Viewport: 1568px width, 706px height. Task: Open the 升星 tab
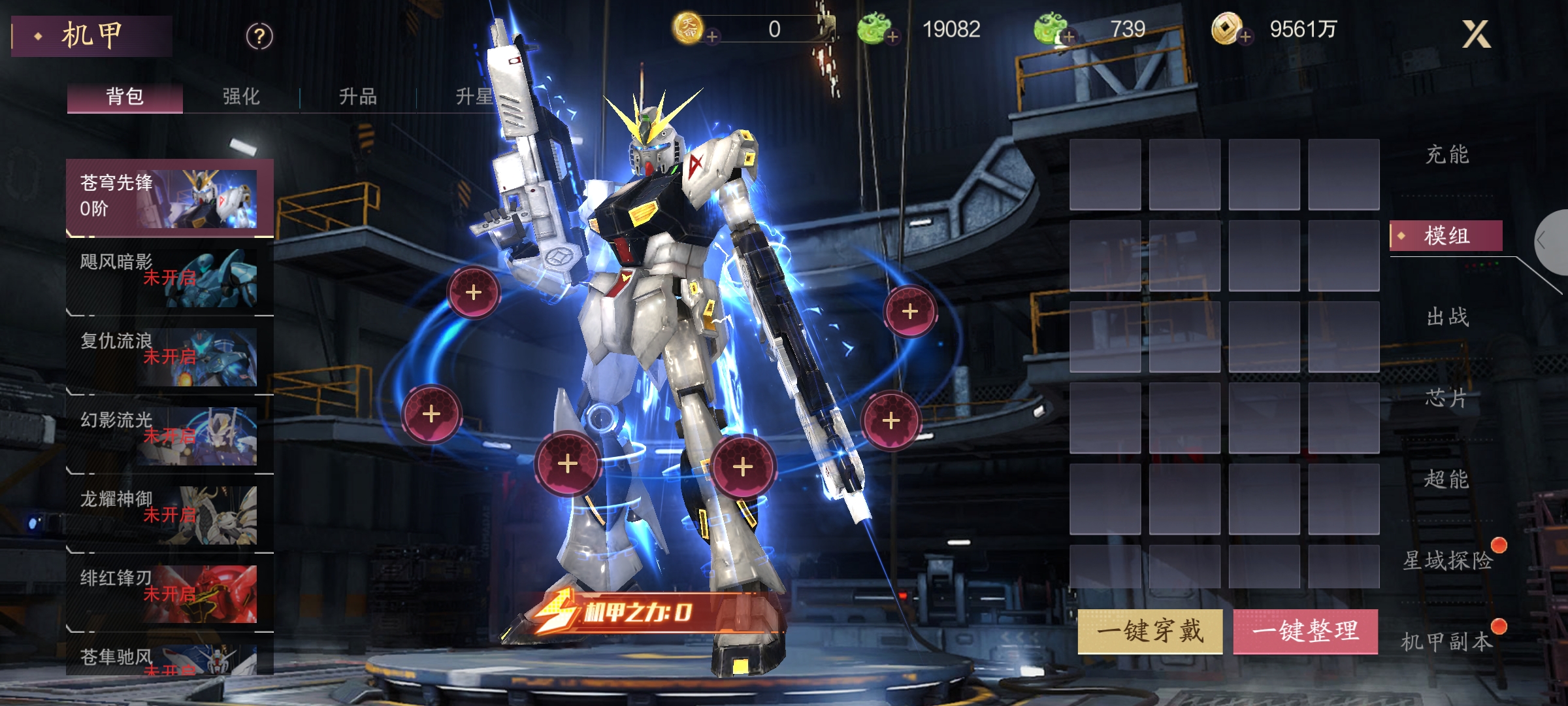coord(474,97)
